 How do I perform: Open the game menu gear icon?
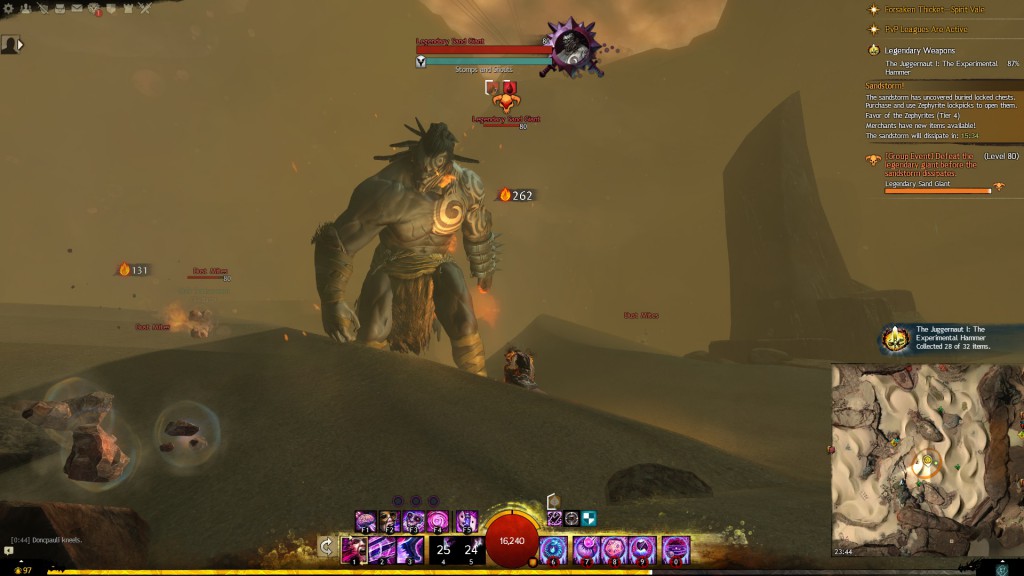tap(7, 9)
